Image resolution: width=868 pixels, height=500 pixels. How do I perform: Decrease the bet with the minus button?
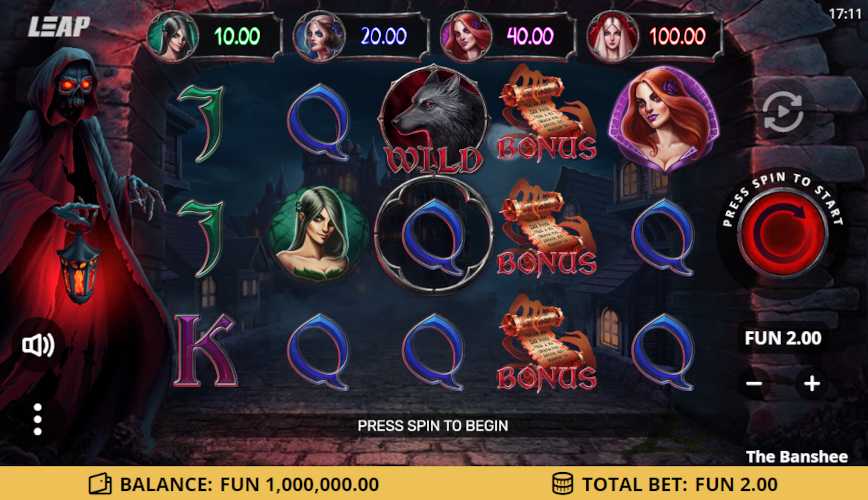tap(755, 383)
